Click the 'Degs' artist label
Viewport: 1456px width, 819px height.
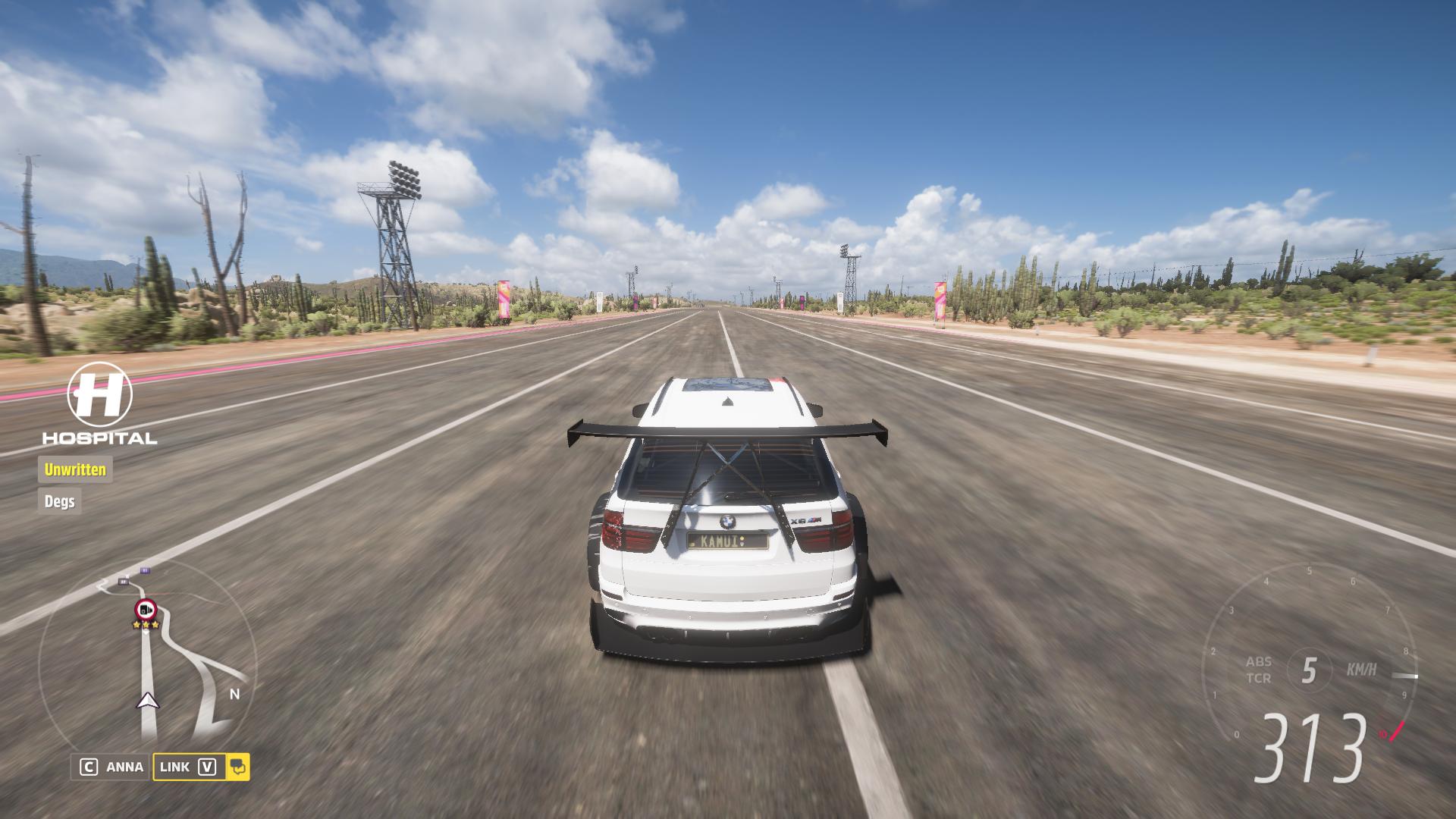[59, 501]
